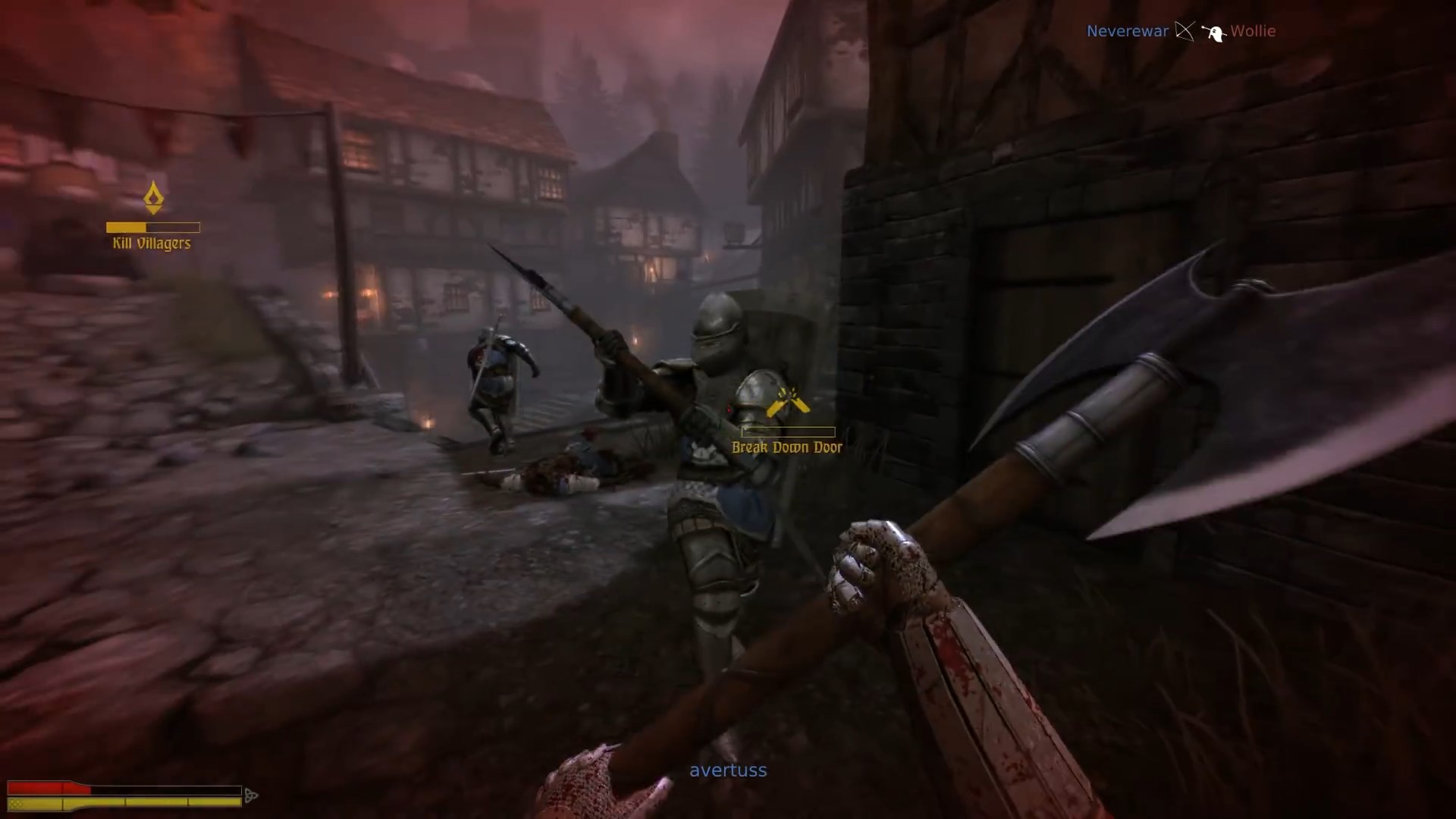Click the triquetra knot icon beside the stamina bar
This screenshot has width=1456, height=819.
click(250, 795)
